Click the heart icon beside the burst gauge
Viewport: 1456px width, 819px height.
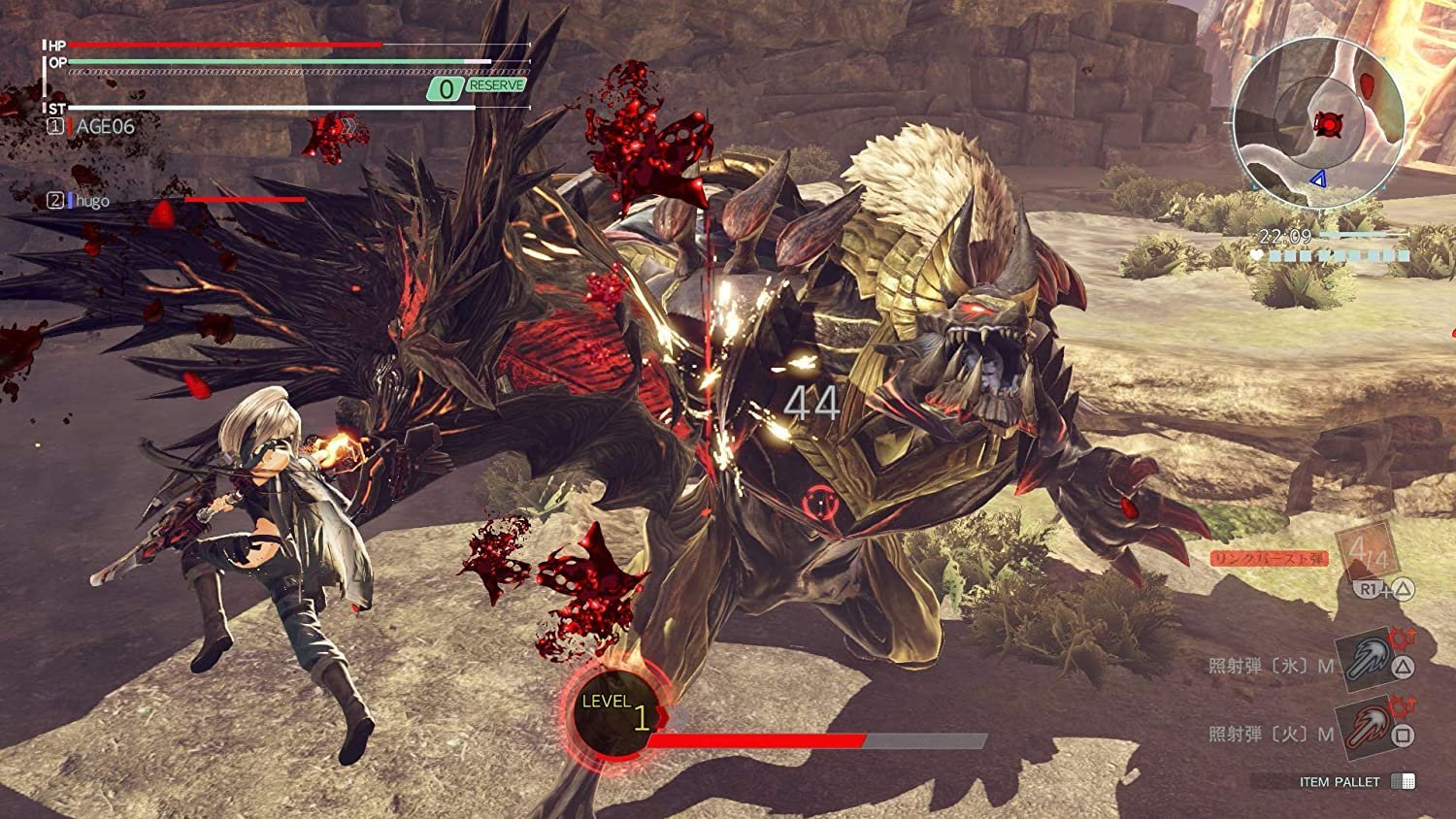click(1257, 253)
